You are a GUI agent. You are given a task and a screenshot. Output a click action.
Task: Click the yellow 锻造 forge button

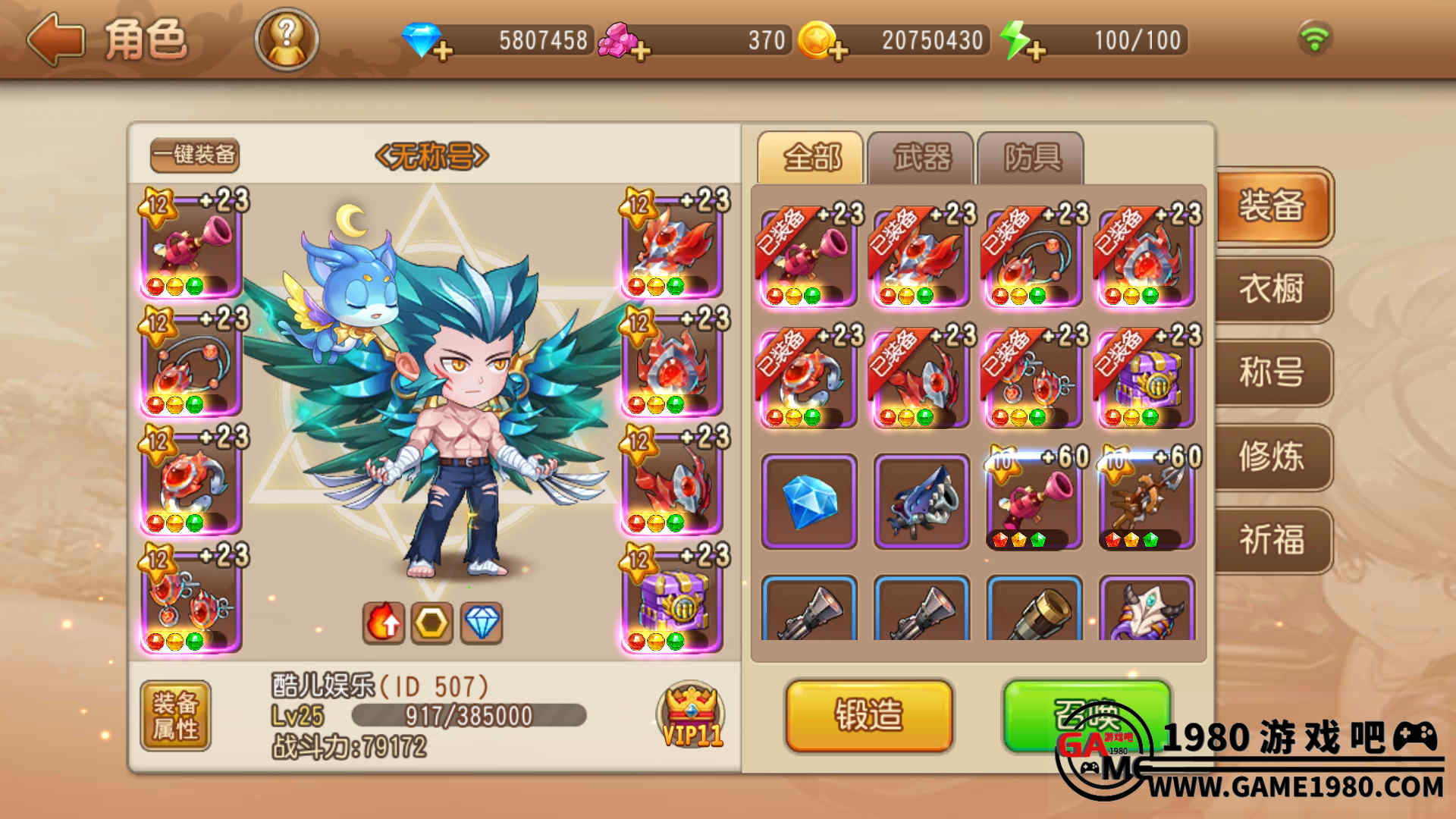point(869,715)
